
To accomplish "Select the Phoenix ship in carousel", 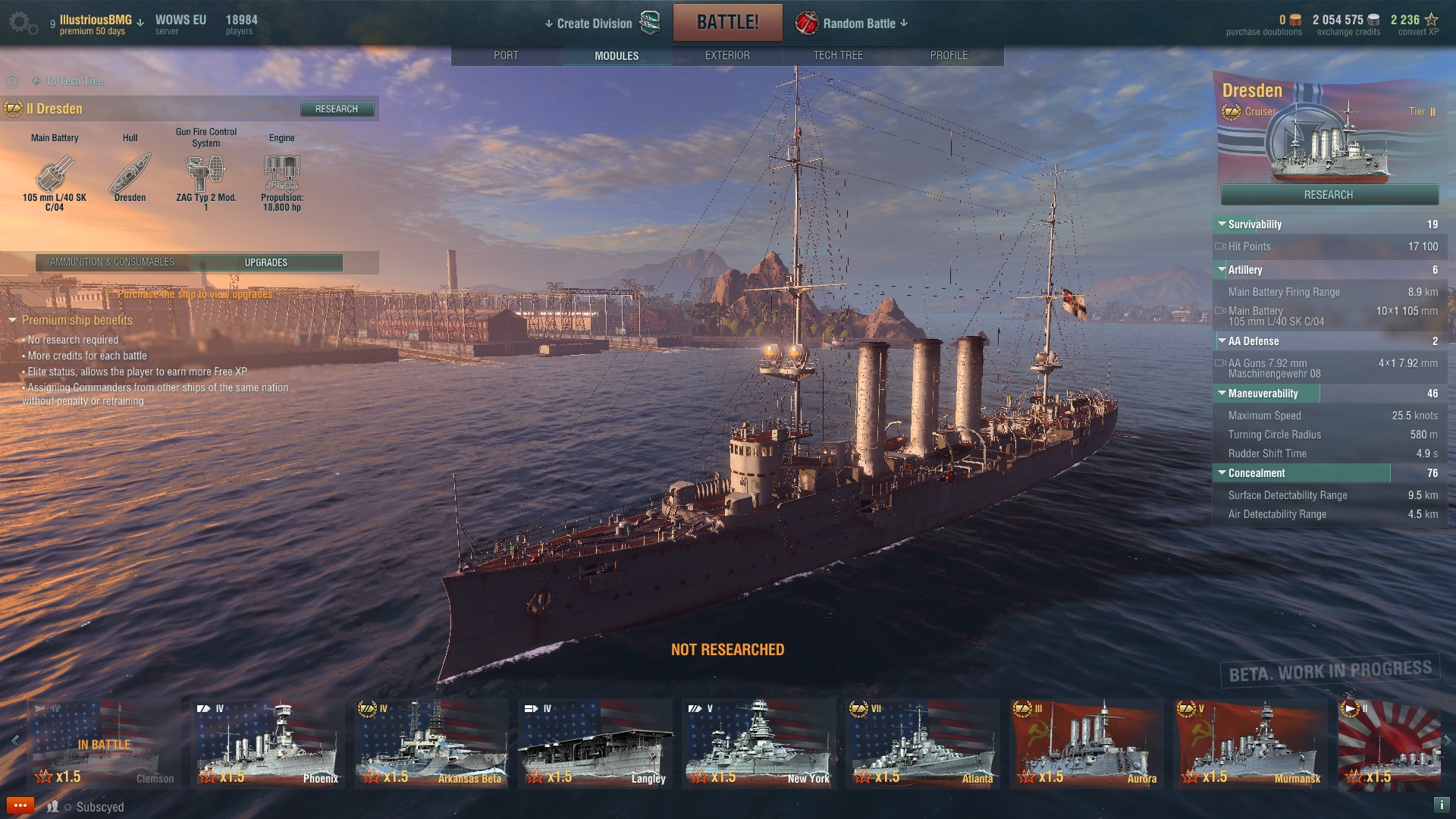I will pos(268,743).
